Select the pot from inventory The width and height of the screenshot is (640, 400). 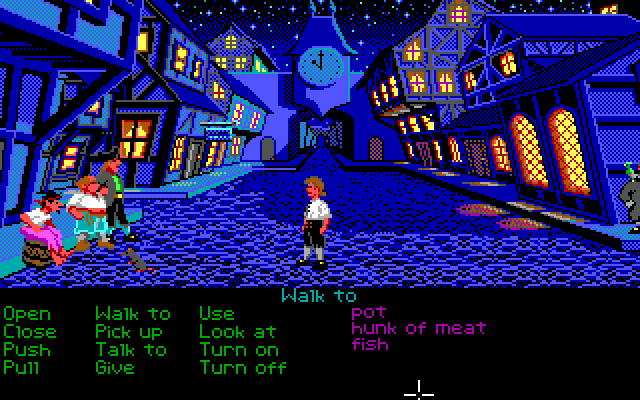point(368,312)
